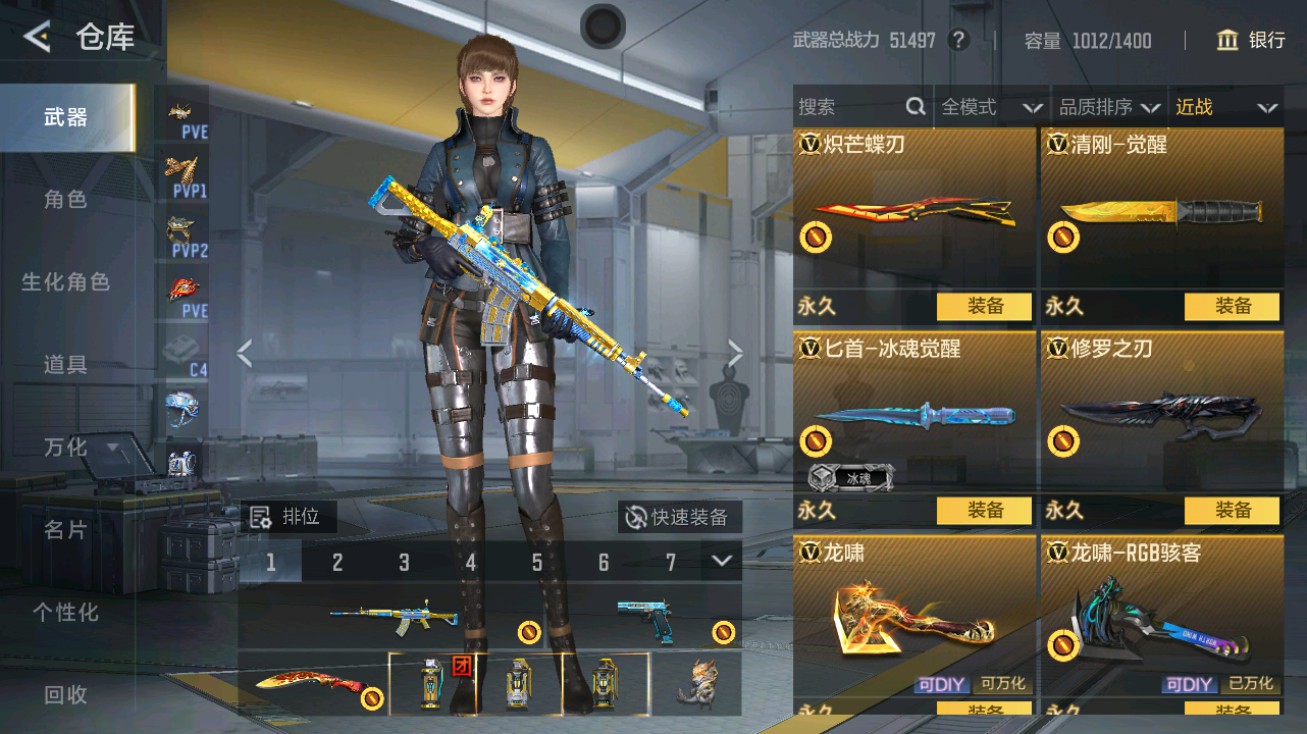
Task: Select loadout slot number 3
Action: click(x=403, y=563)
